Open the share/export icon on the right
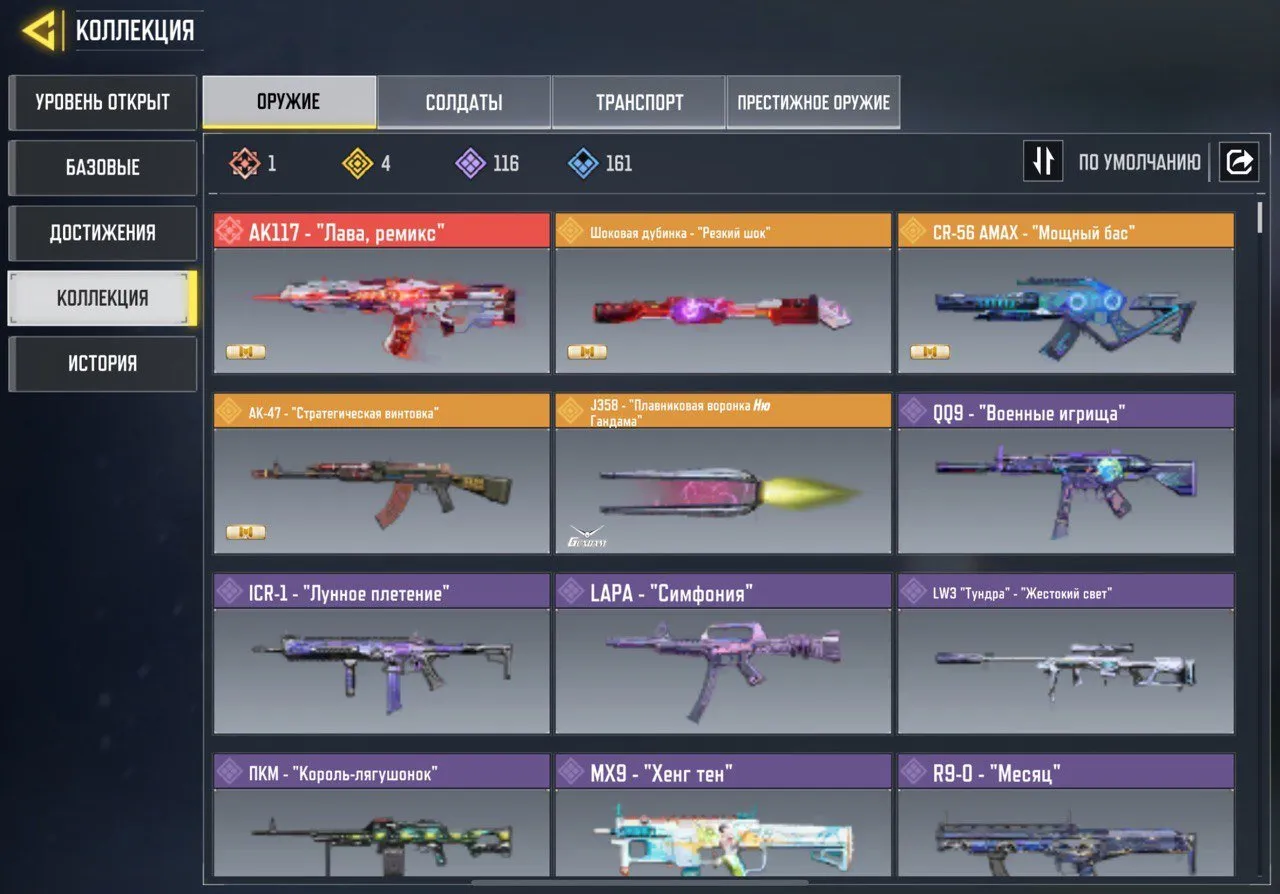Screen dimensions: 1280x894 1240,161
